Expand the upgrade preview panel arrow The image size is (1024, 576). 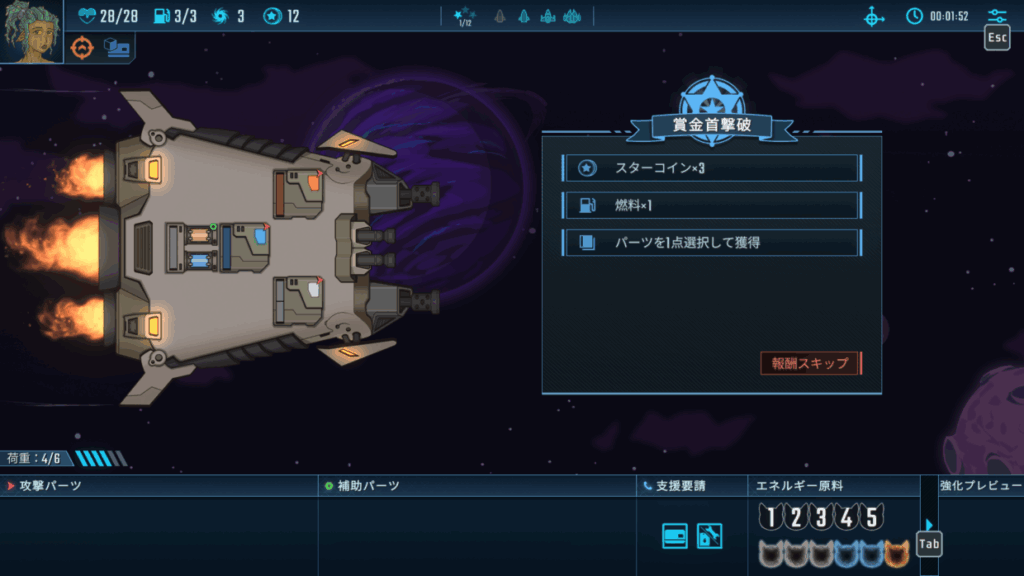click(929, 525)
